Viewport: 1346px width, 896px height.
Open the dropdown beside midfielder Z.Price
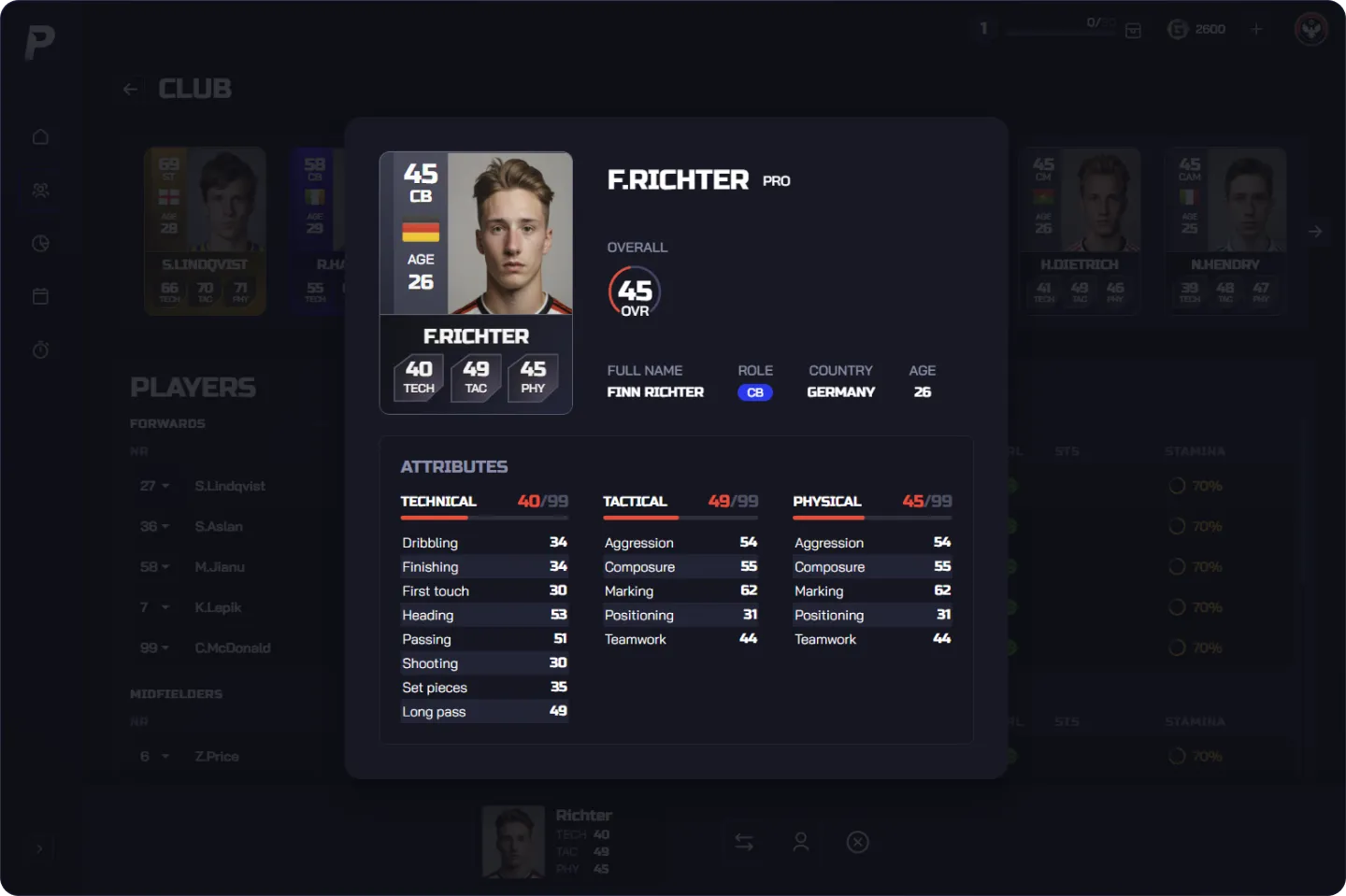point(165,756)
